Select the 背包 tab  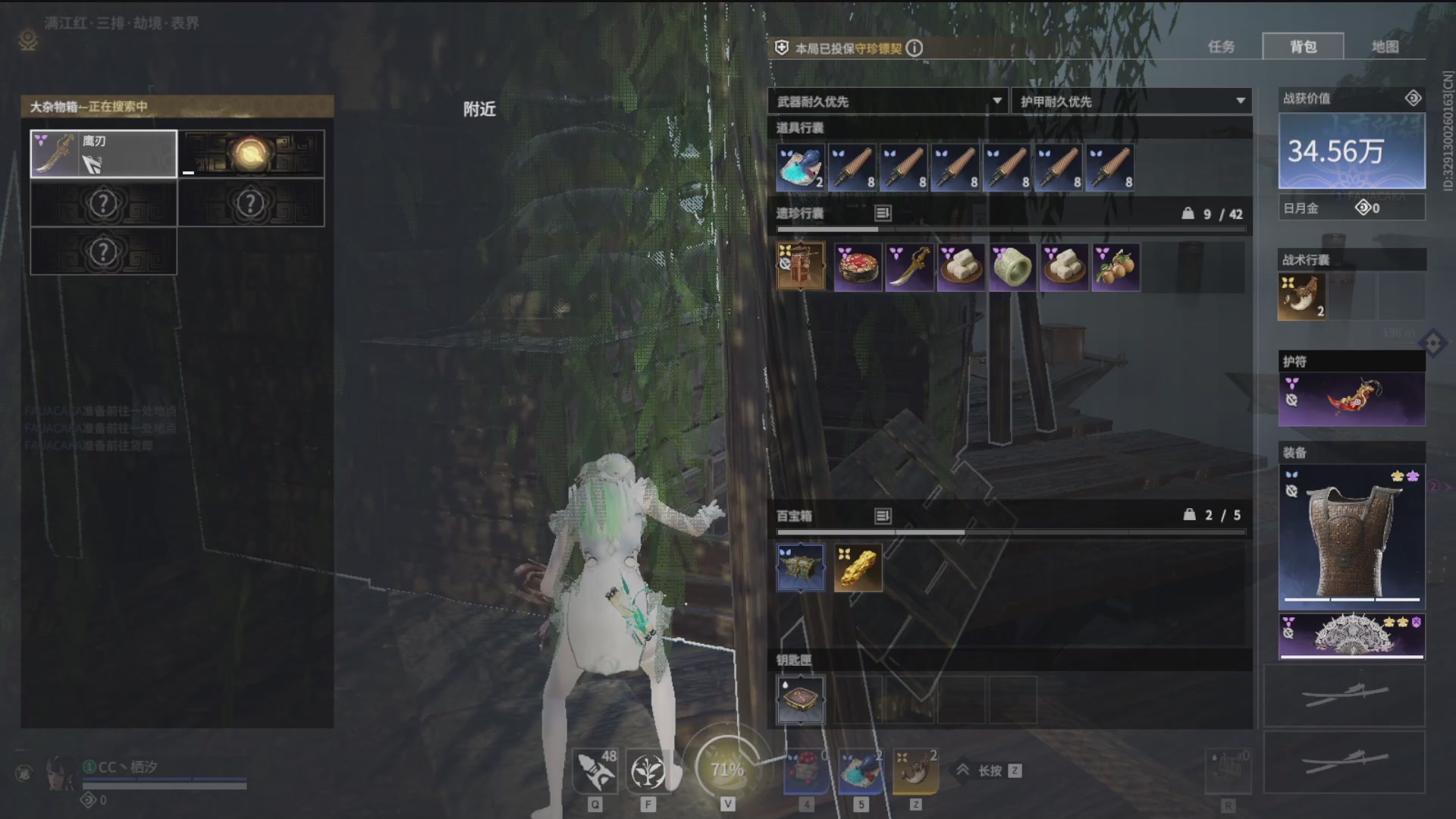click(1303, 47)
